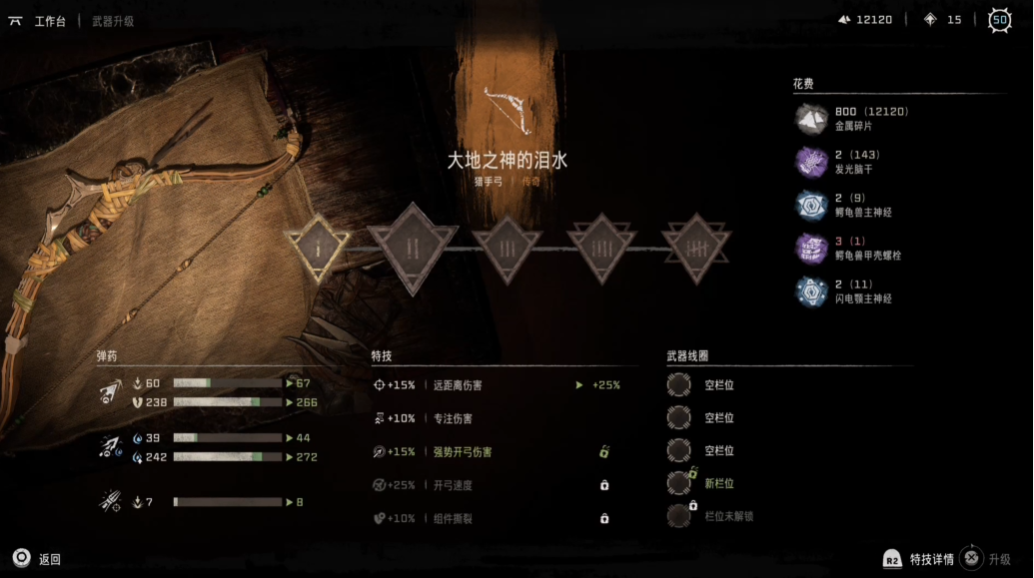Viewport: 1034px width, 578px height.
Task: Select upgrade level II diamond
Action: tap(412, 247)
